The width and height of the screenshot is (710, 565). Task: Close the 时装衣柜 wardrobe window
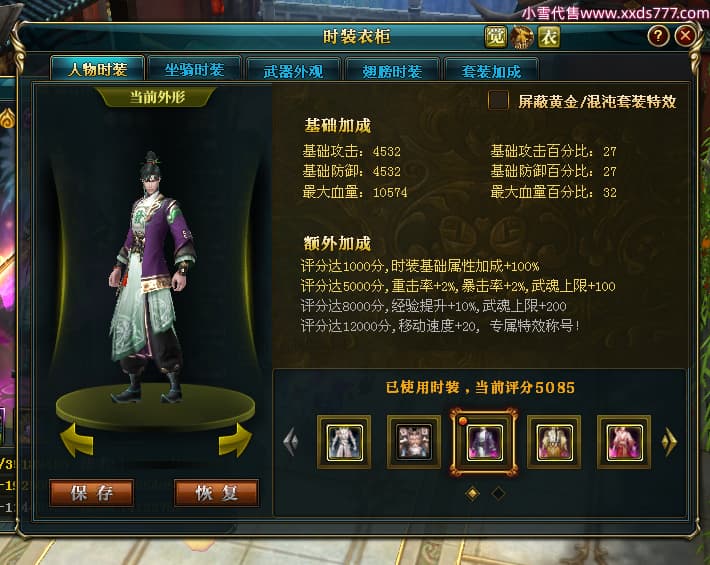coord(685,36)
